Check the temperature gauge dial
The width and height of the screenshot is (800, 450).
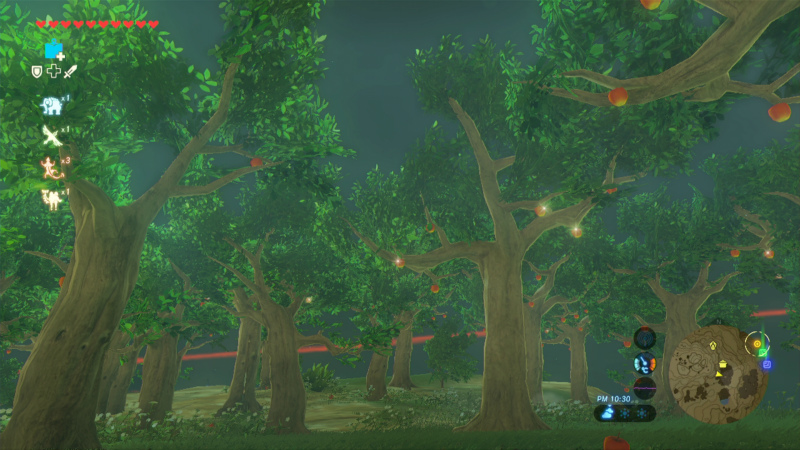645,363
